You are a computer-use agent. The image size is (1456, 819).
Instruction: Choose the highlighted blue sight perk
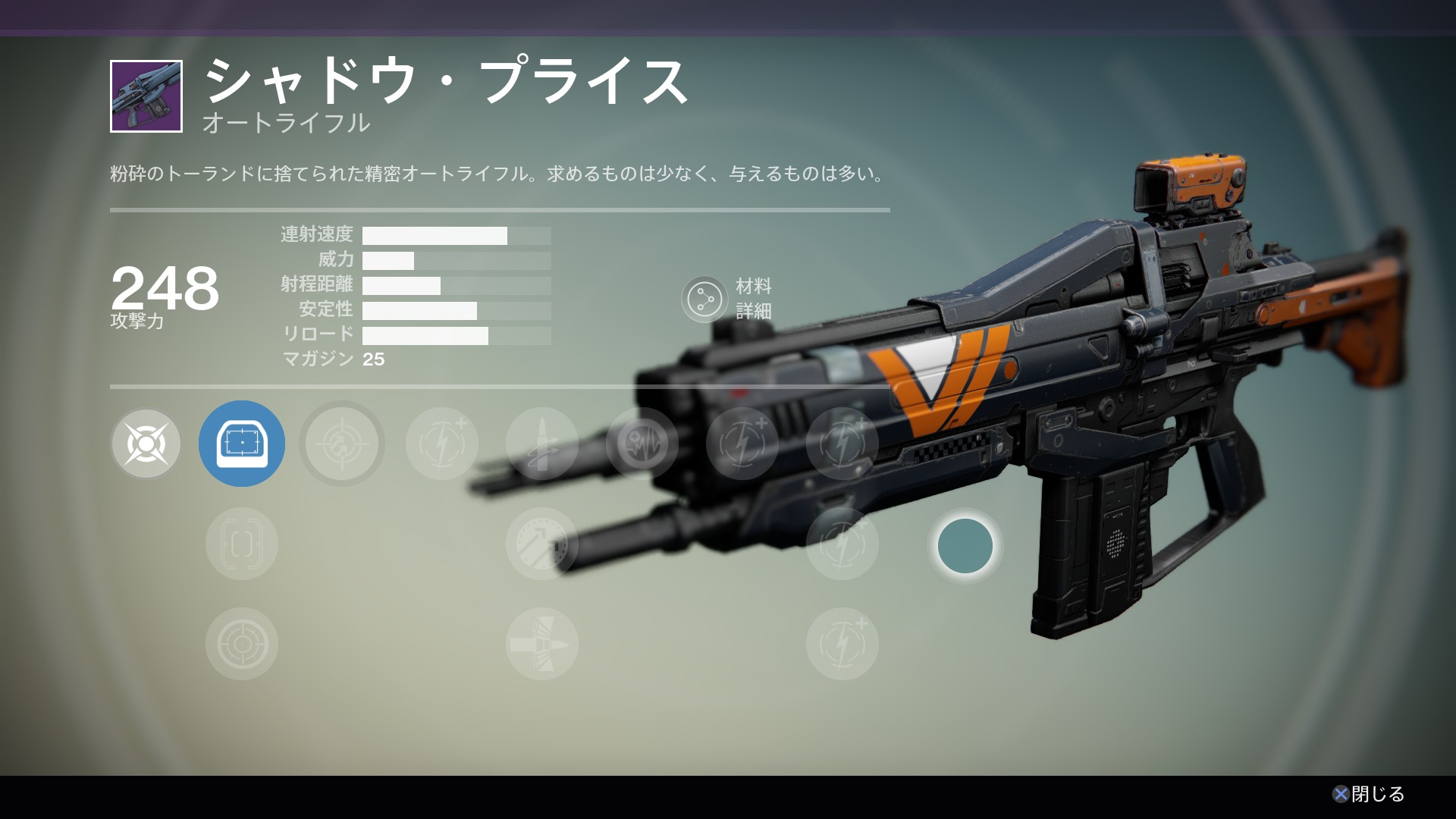(242, 444)
